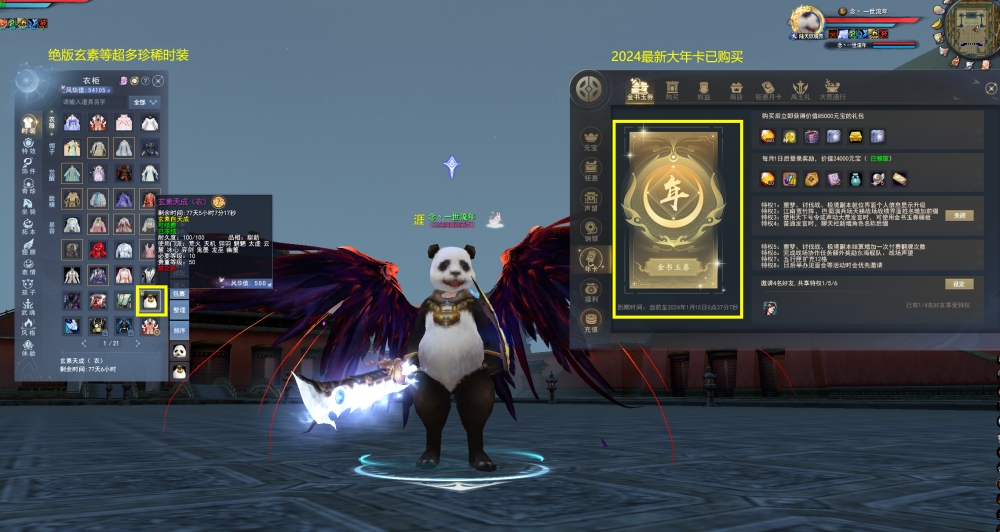Select the 金书玉券 year card image
This screenshot has height=532, width=1000.
click(678, 220)
